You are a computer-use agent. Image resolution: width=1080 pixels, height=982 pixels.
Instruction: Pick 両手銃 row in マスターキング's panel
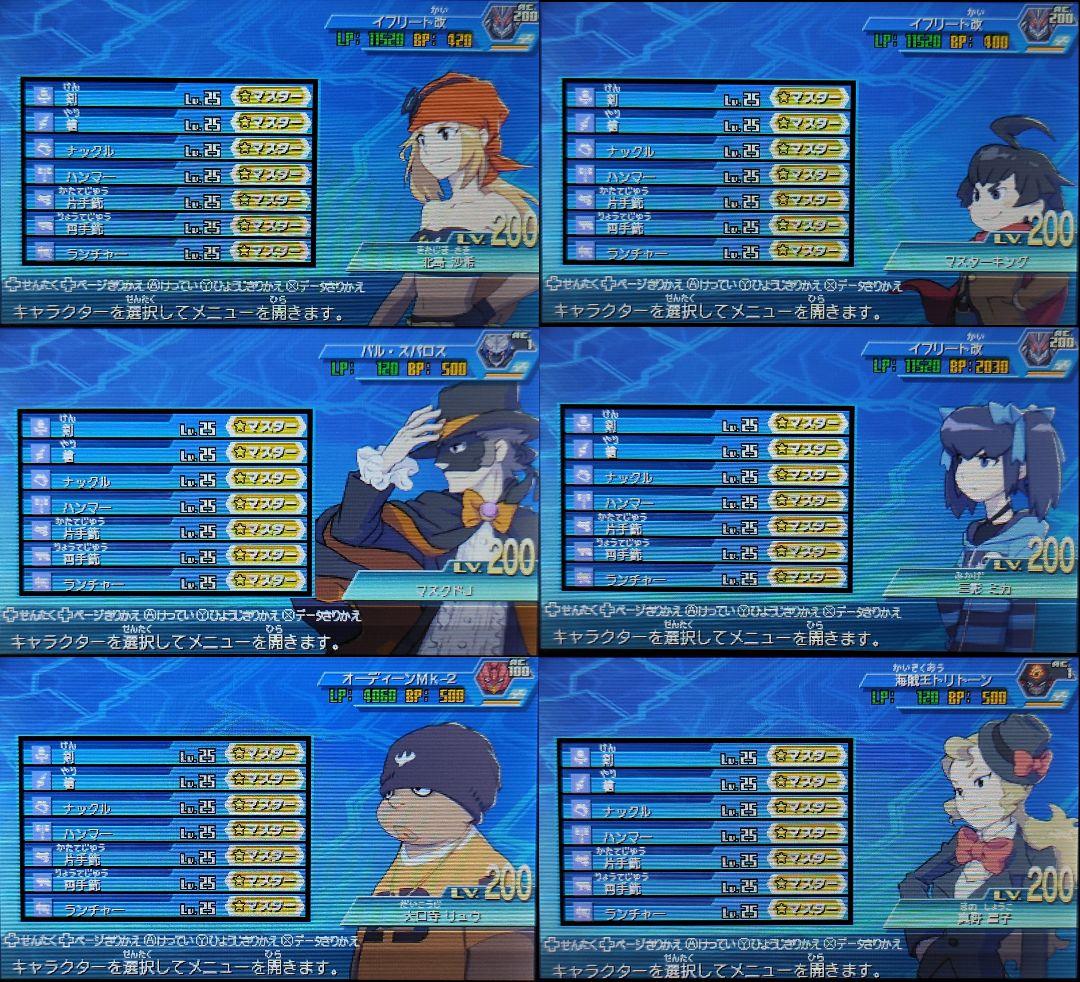point(708,228)
